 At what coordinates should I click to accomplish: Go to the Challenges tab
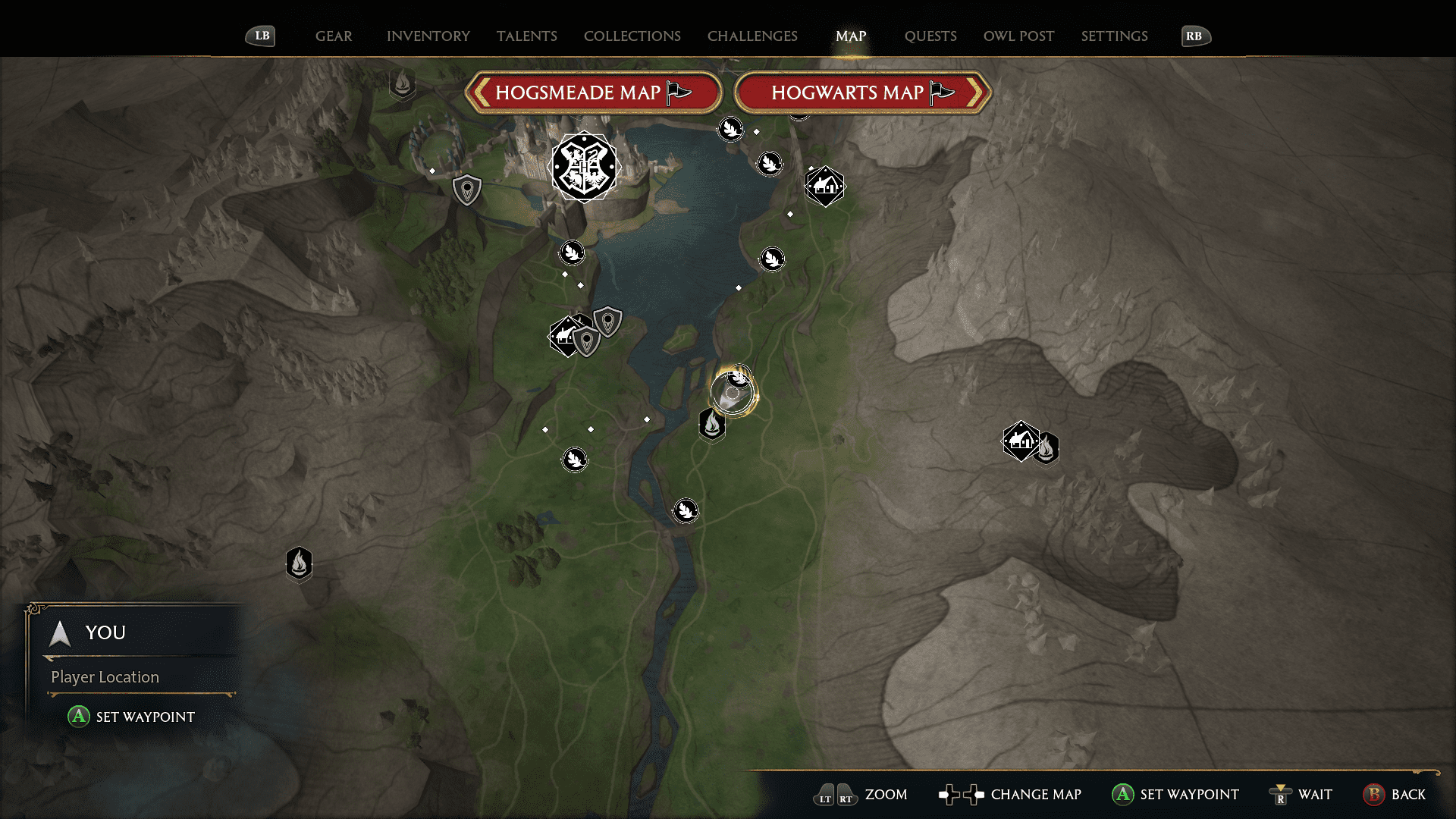click(752, 36)
